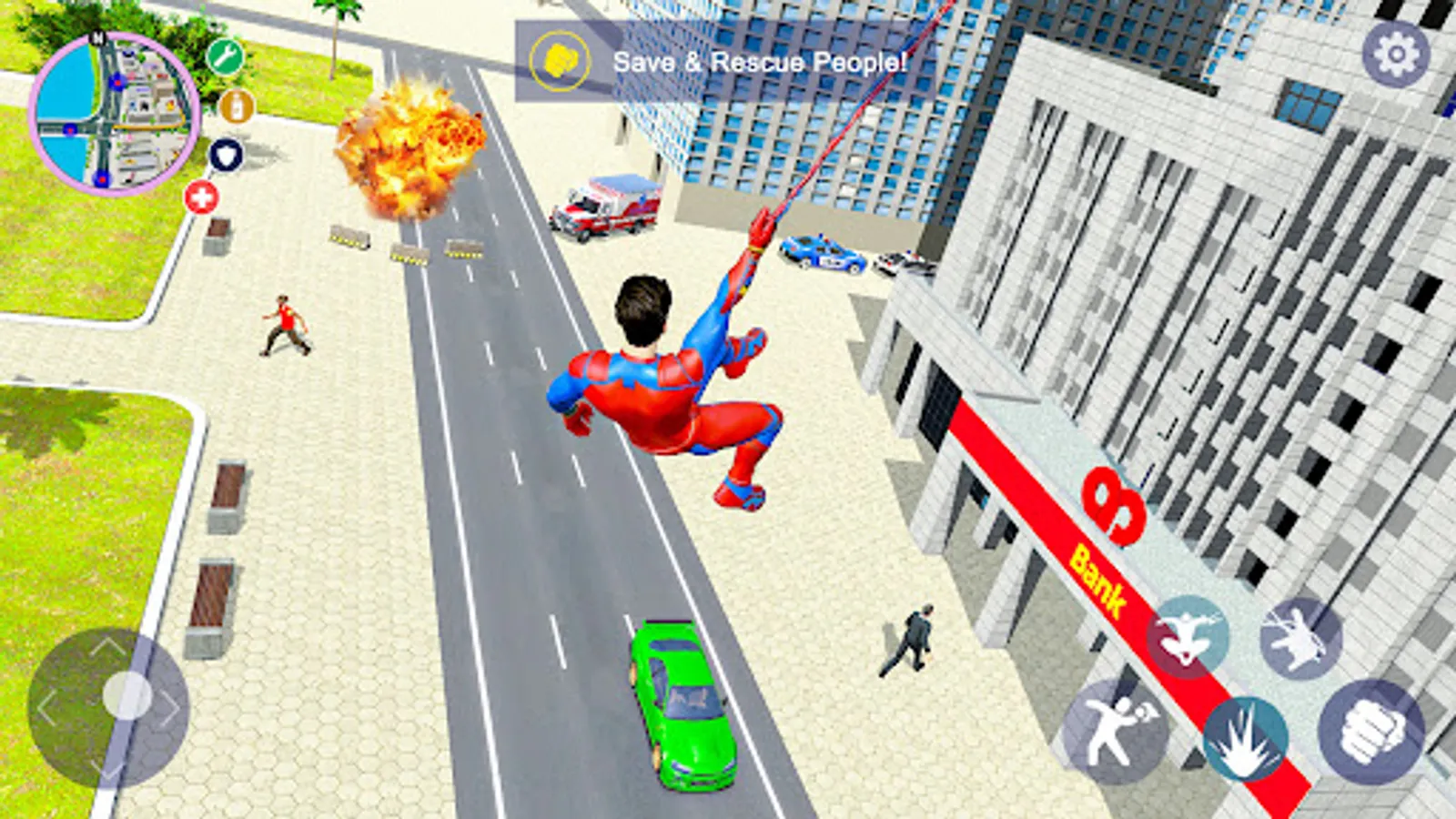This screenshot has width=1456, height=819.
Task: Select the wrench repair icon
Action: click(x=223, y=56)
